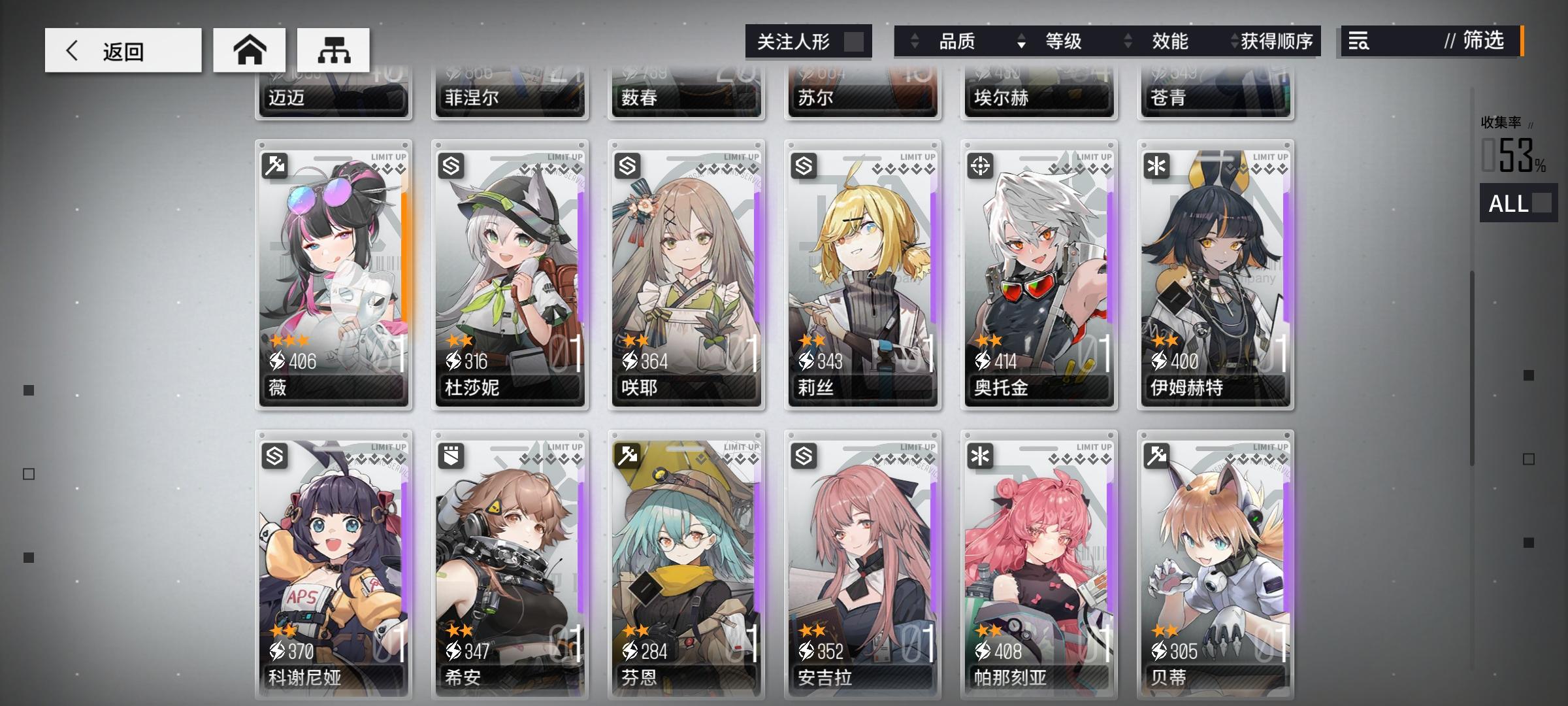
Task: Open the formation chart icon beside home
Action: [335, 48]
